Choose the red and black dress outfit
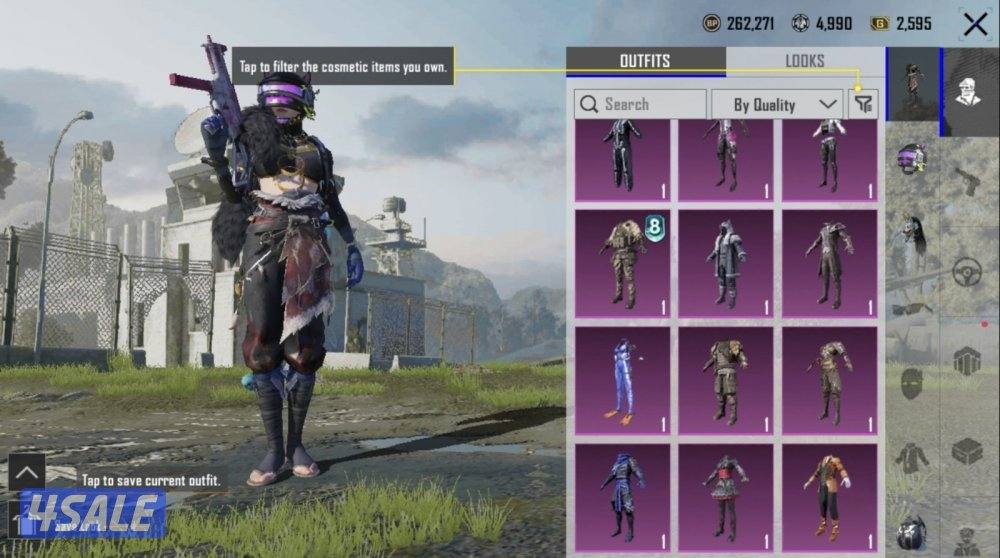 point(726,496)
